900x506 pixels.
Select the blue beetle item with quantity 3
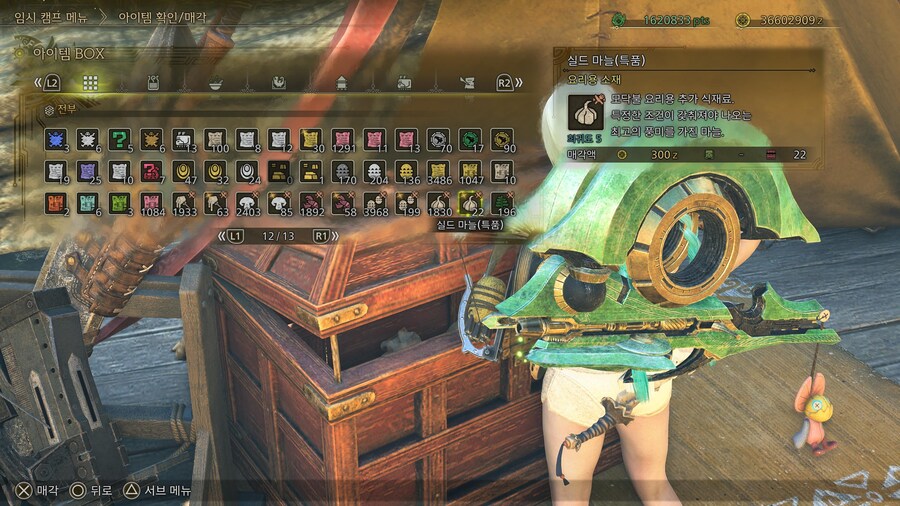[55, 139]
